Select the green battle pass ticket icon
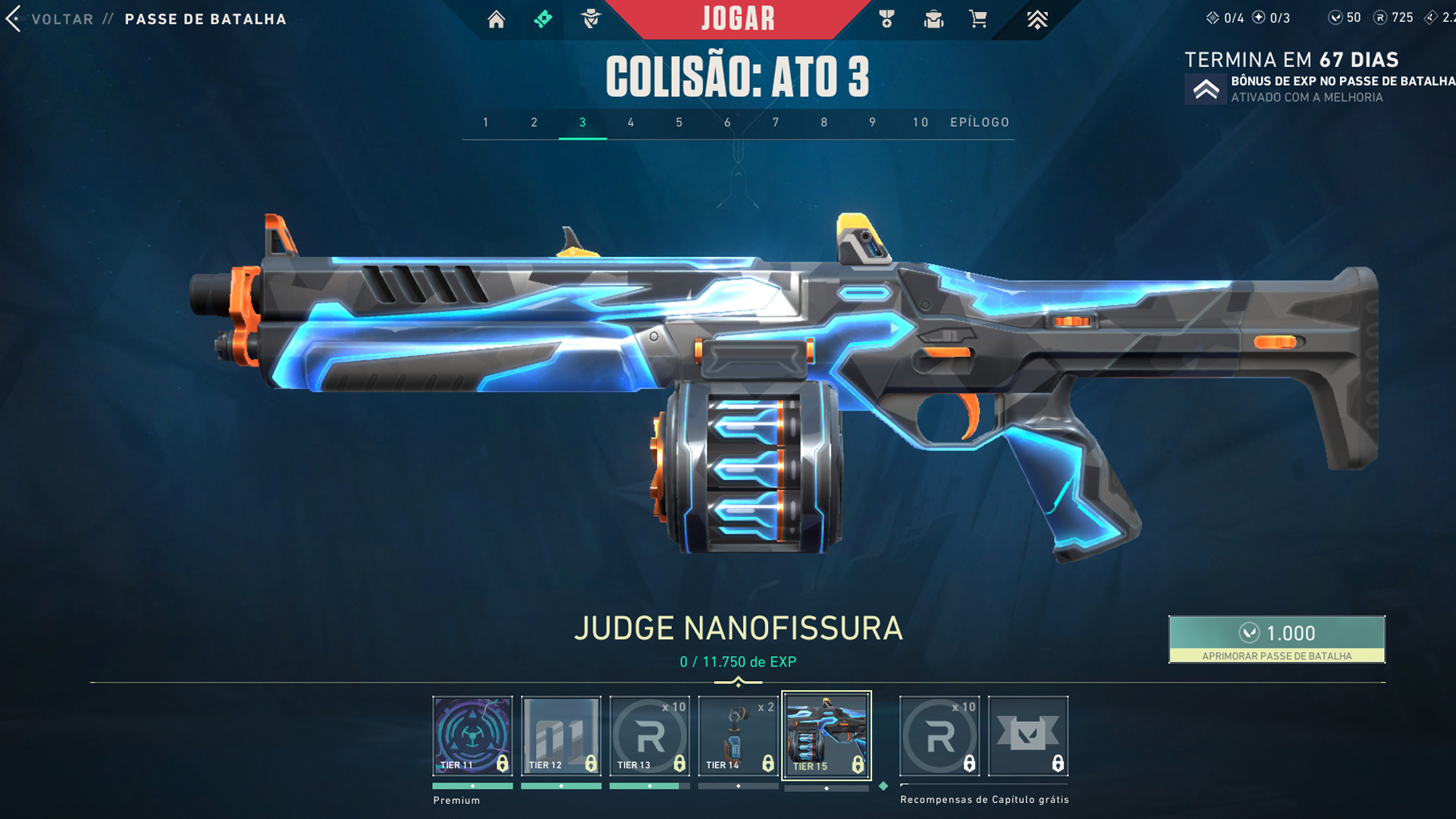Image resolution: width=1456 pixels, height=819 pixels. click(543, 19)
